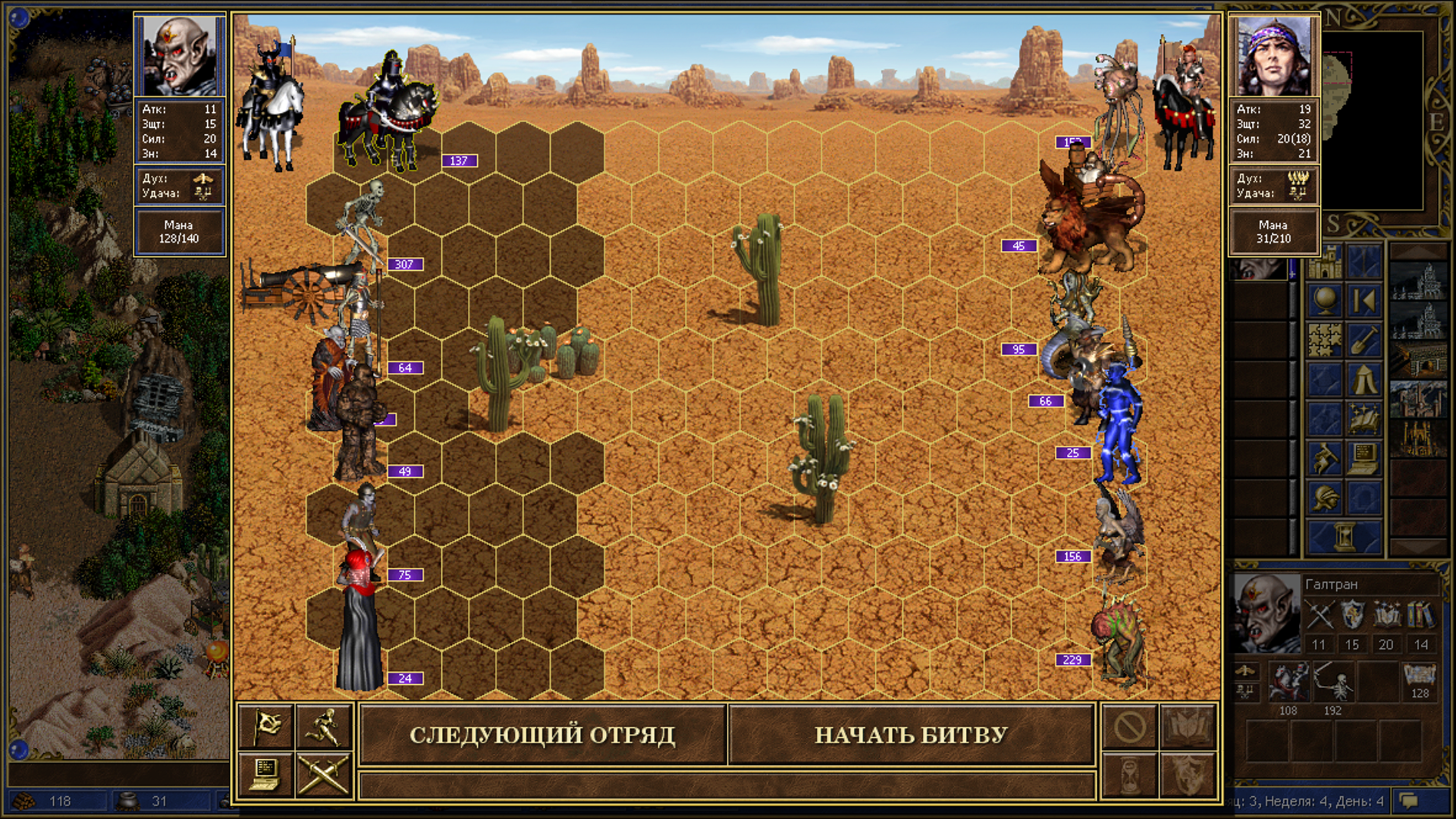The height and width of the screenshot is (819, 1456).
Task: Open the spellbook button in the combat bar
Action: [x=1188, y=726]
